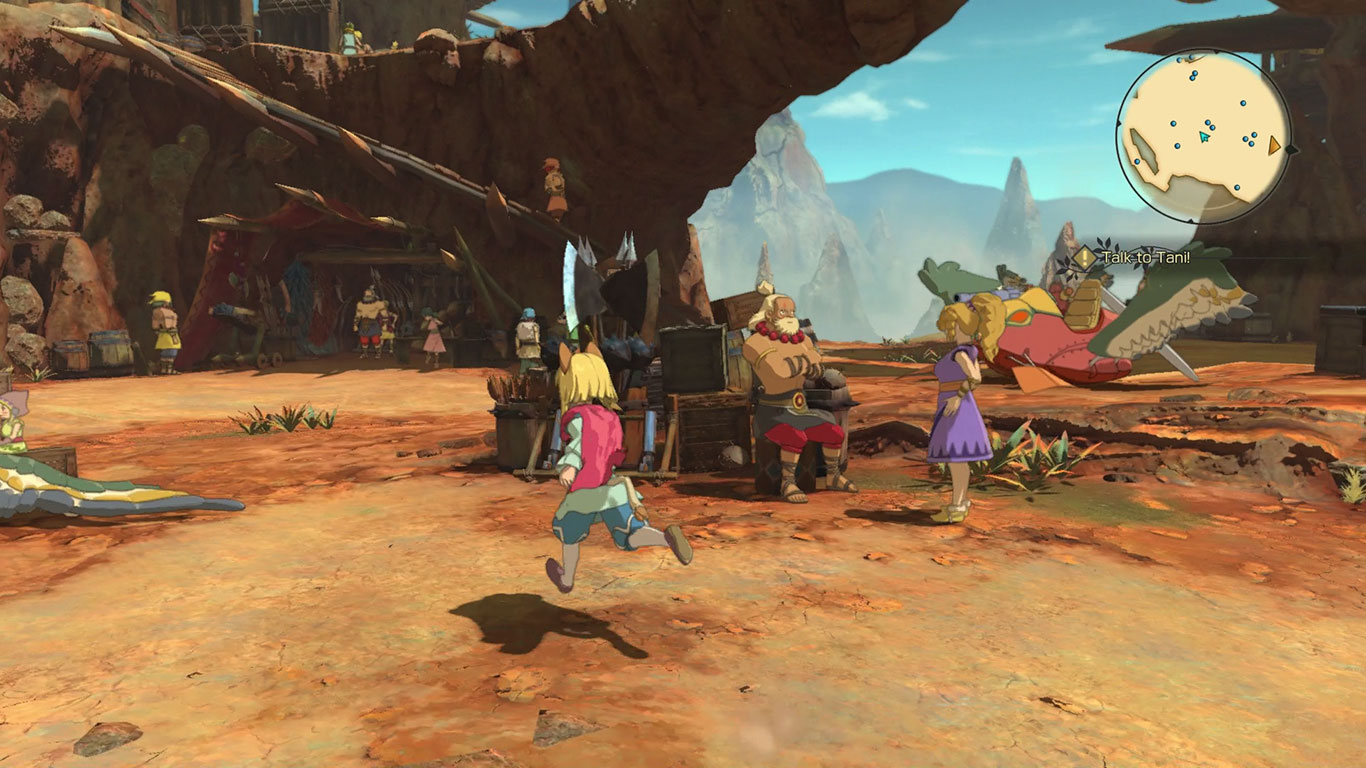Viewport: 1366px width, 768px height.
Task: Click the orange triangle marker on the minimap
Action: (x=1273, y=146)
